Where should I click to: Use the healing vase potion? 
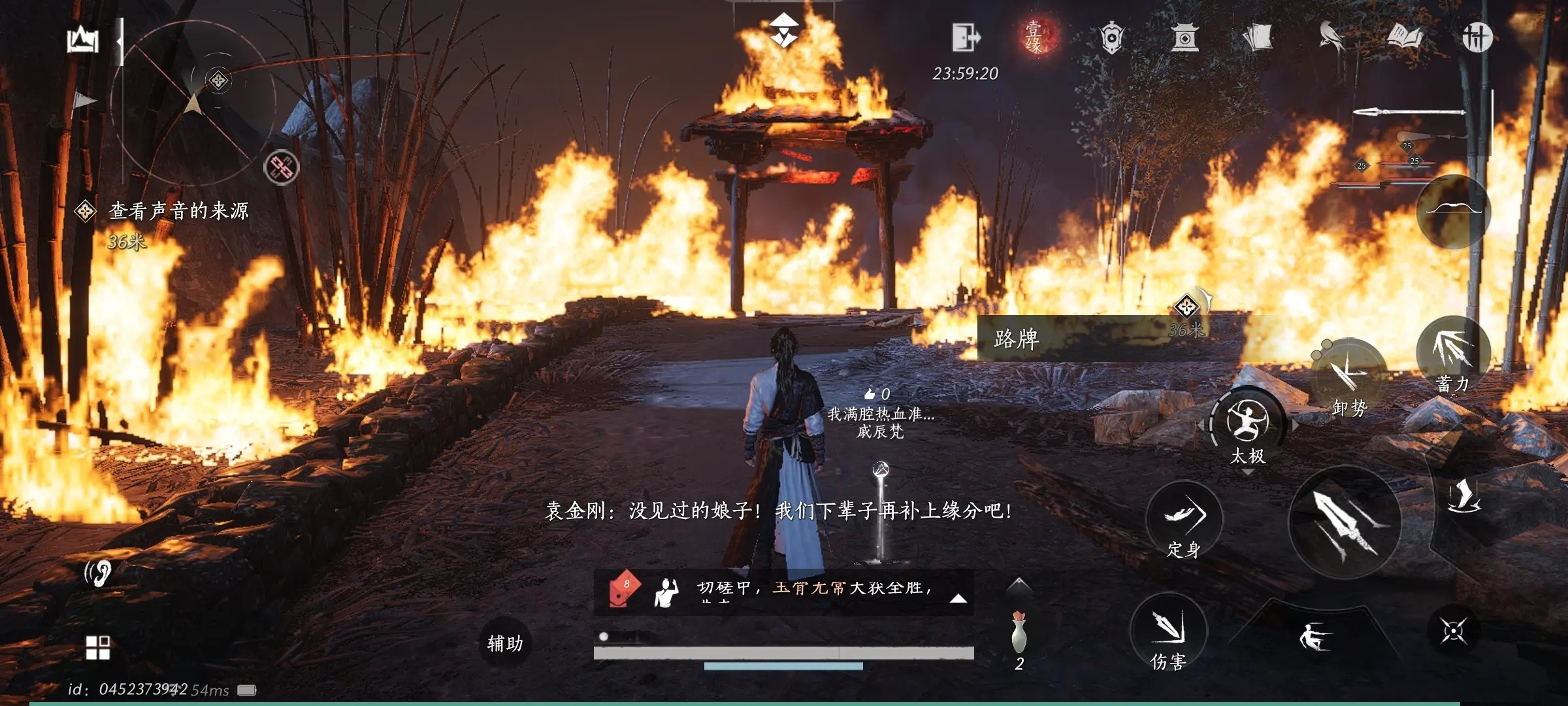(1019, 634)
